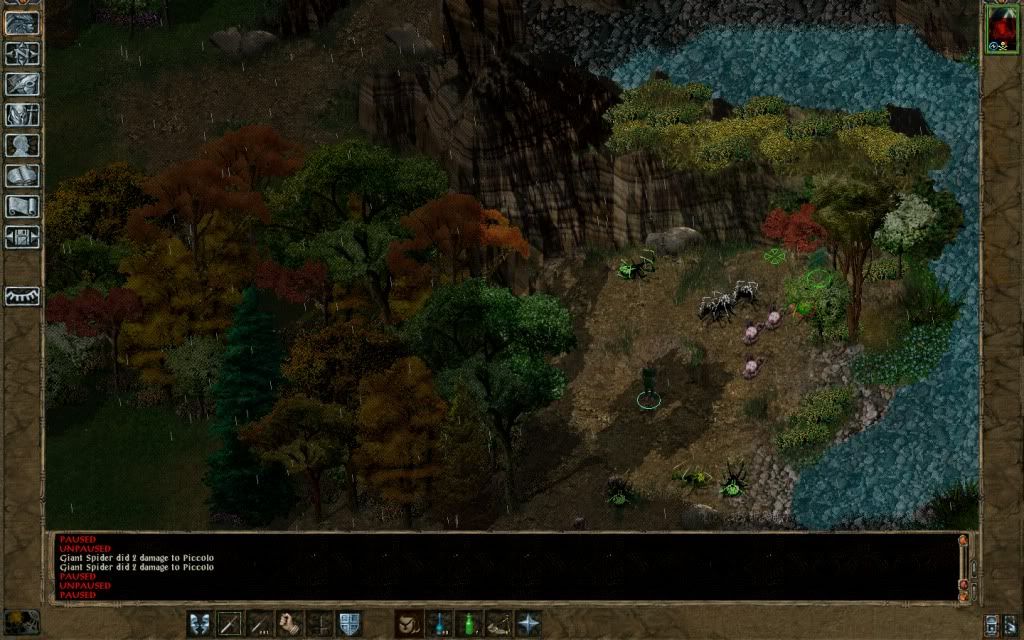1024x640 pixels.
Task: Use the green potion quick item
Action: tap(468, 623)
